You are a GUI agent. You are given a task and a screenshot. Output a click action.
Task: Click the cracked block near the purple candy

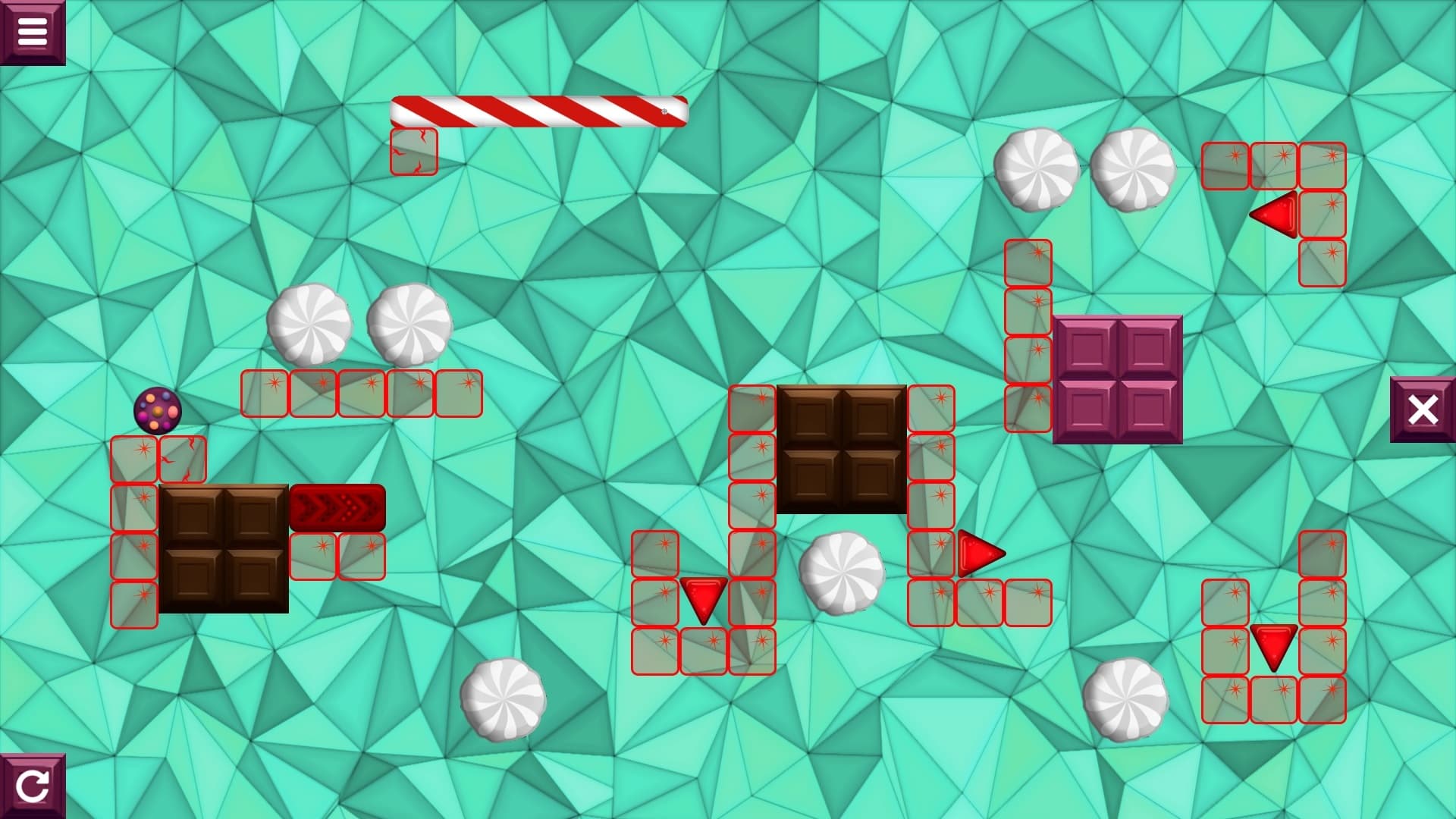(182, 460)
